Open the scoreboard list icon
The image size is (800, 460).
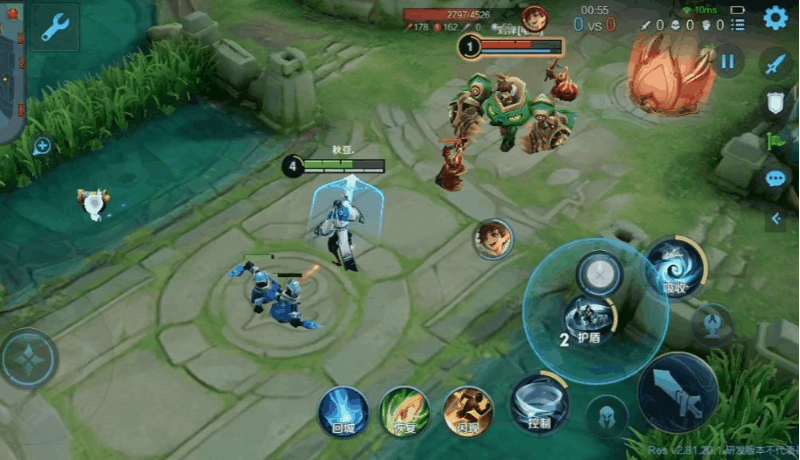(x=737, y=23)
